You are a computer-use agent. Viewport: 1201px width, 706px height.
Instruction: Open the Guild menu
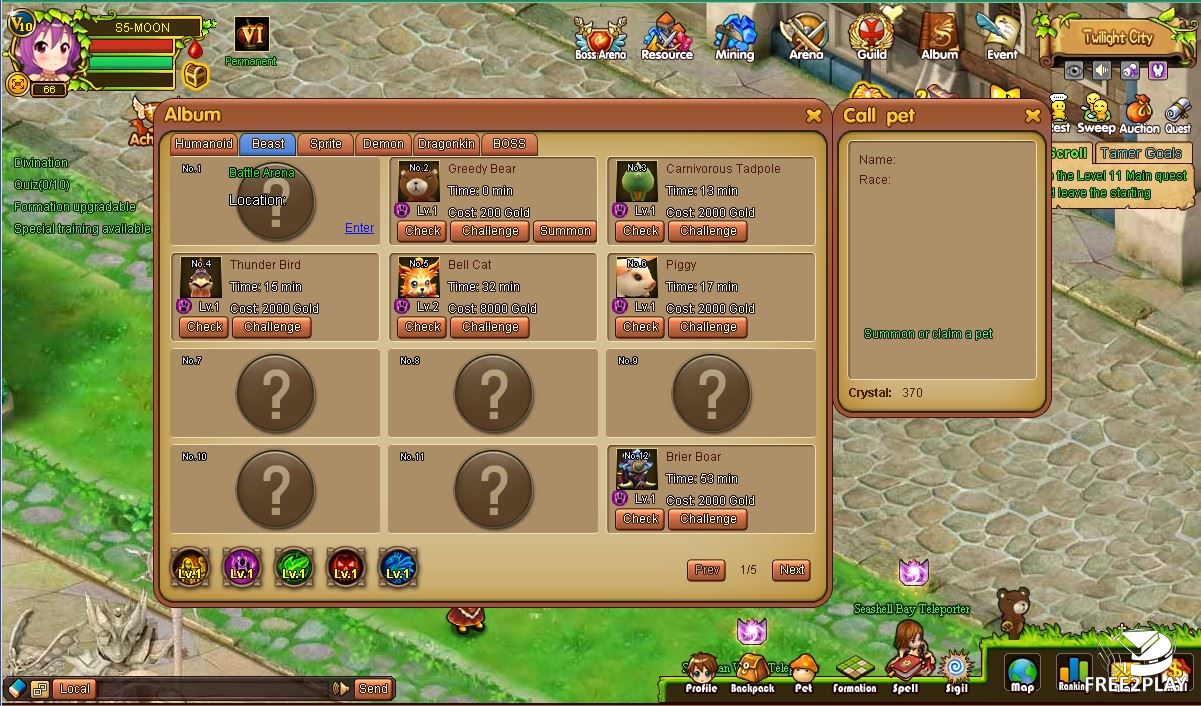click(872, 38)
